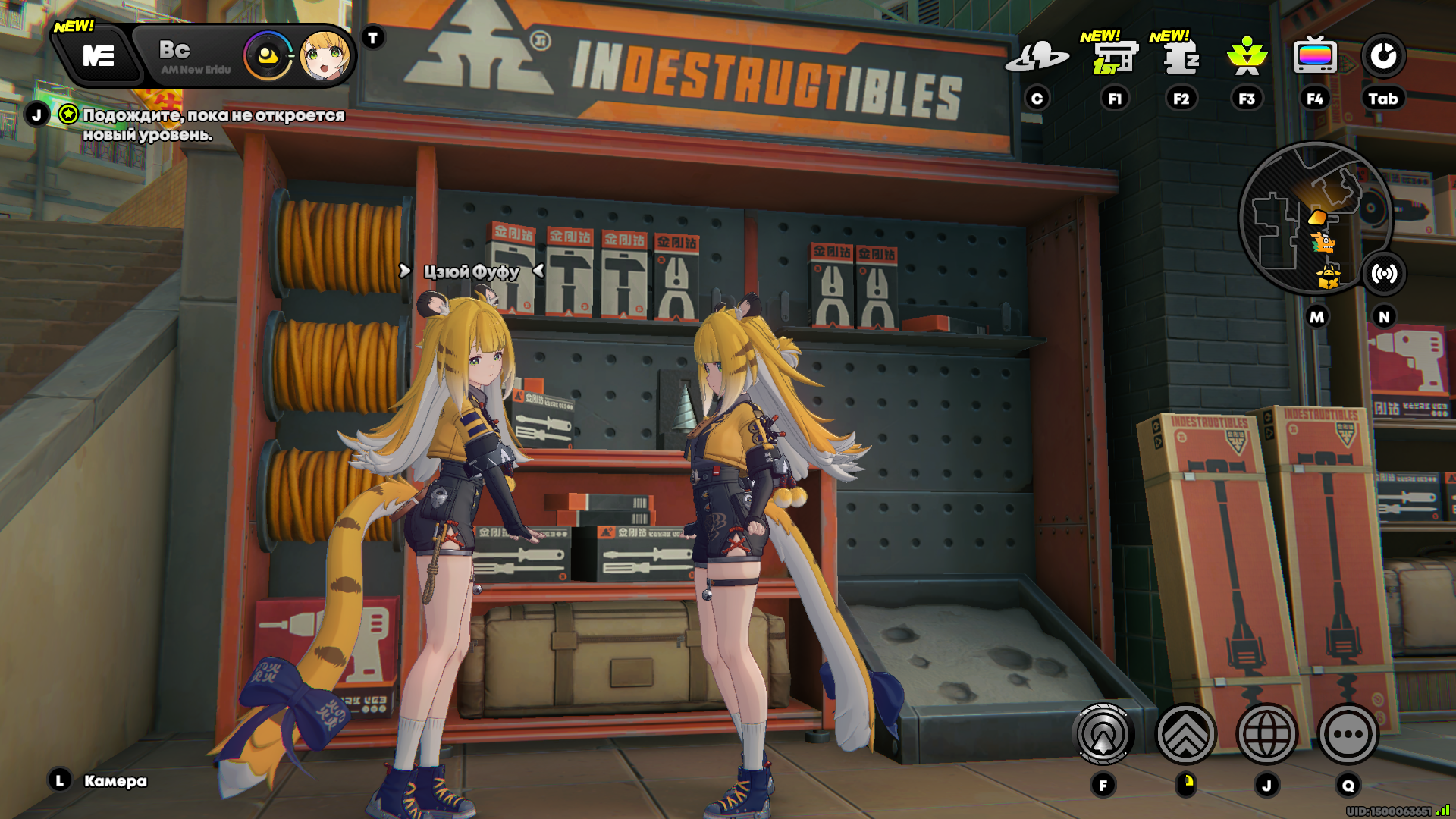Click the left arrow beside Цзюй Фуфу
The width and height of the screenshot is (1456, 819).
[538, 271]
